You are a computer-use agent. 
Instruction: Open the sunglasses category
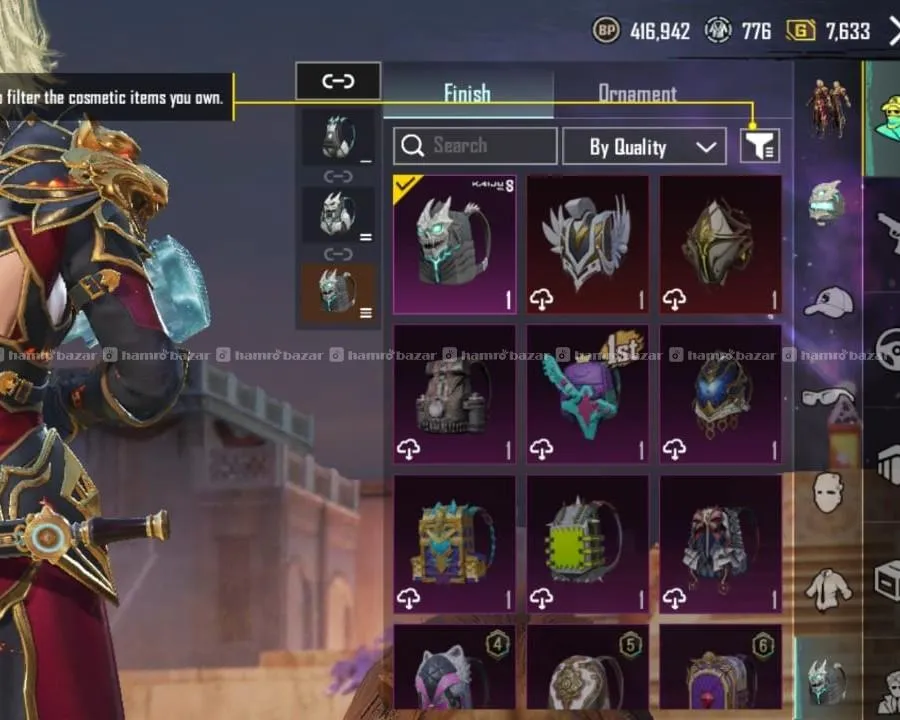click(828, 397)
